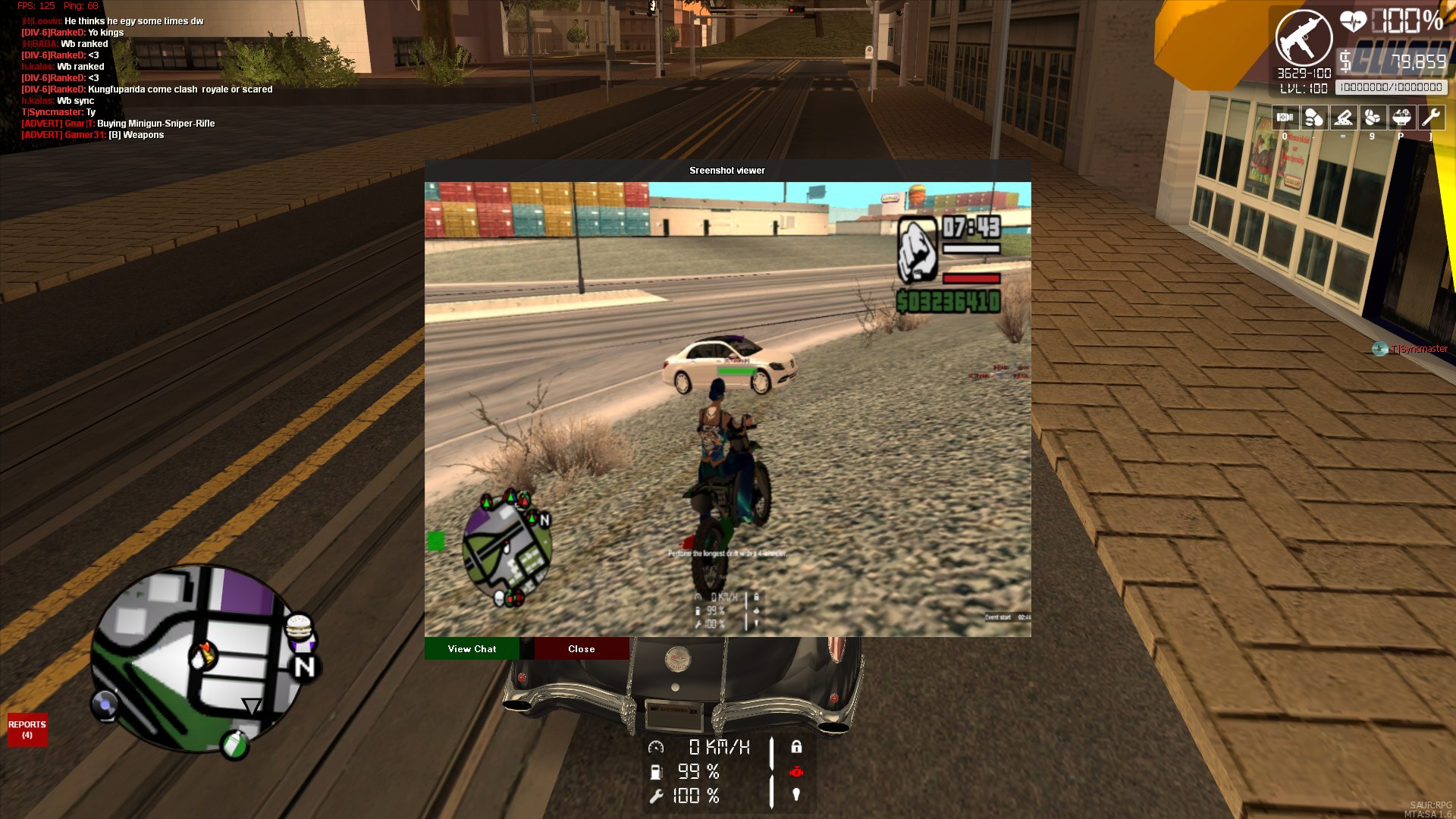Select the capsule pills slot
This screenshot has width=1456, height=819.
point(1314,118)
